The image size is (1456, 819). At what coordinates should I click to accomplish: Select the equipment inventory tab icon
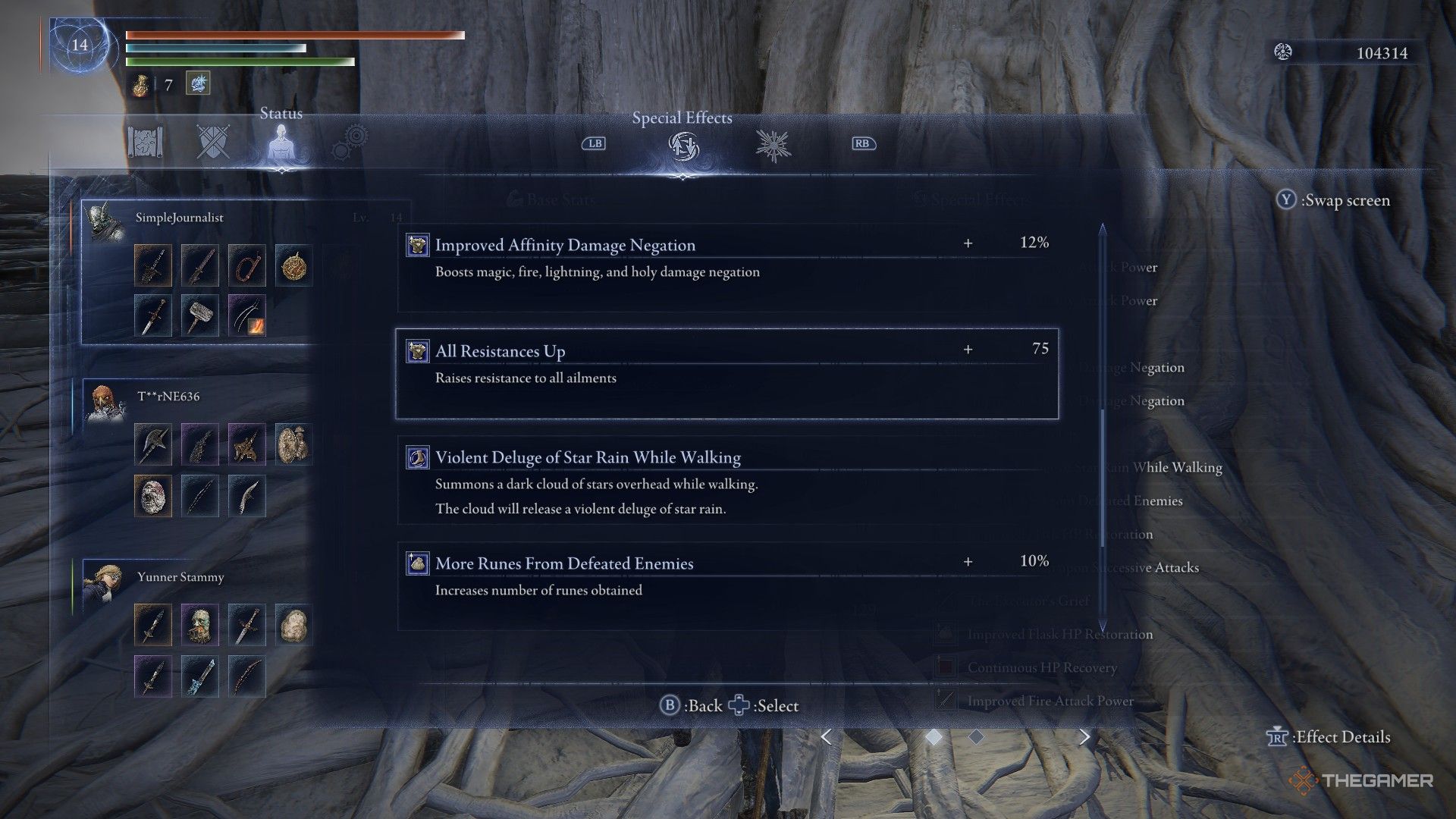[144, 141]
